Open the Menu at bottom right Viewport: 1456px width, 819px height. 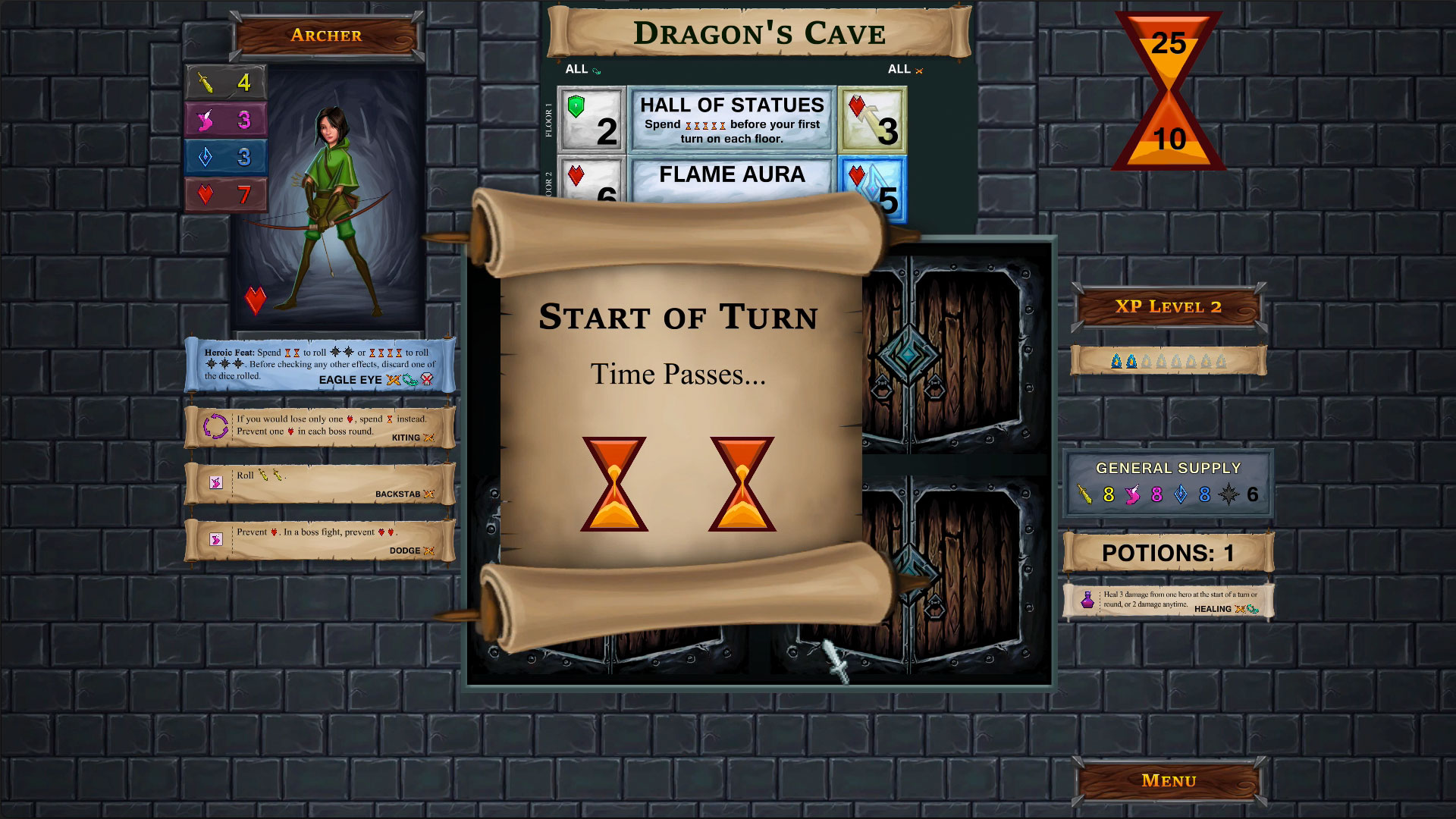pyautogui.click(x=1168, y=780)
